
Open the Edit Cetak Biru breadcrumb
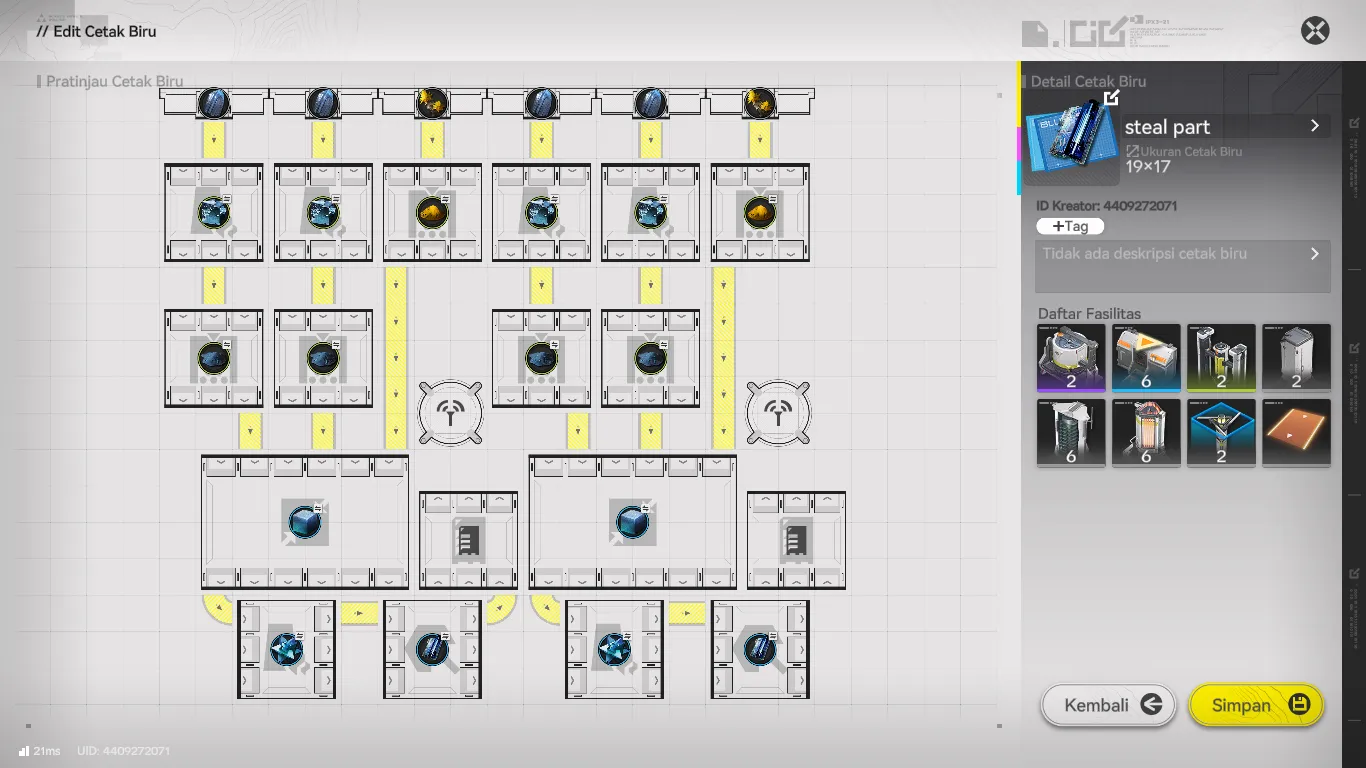[97, 31]
